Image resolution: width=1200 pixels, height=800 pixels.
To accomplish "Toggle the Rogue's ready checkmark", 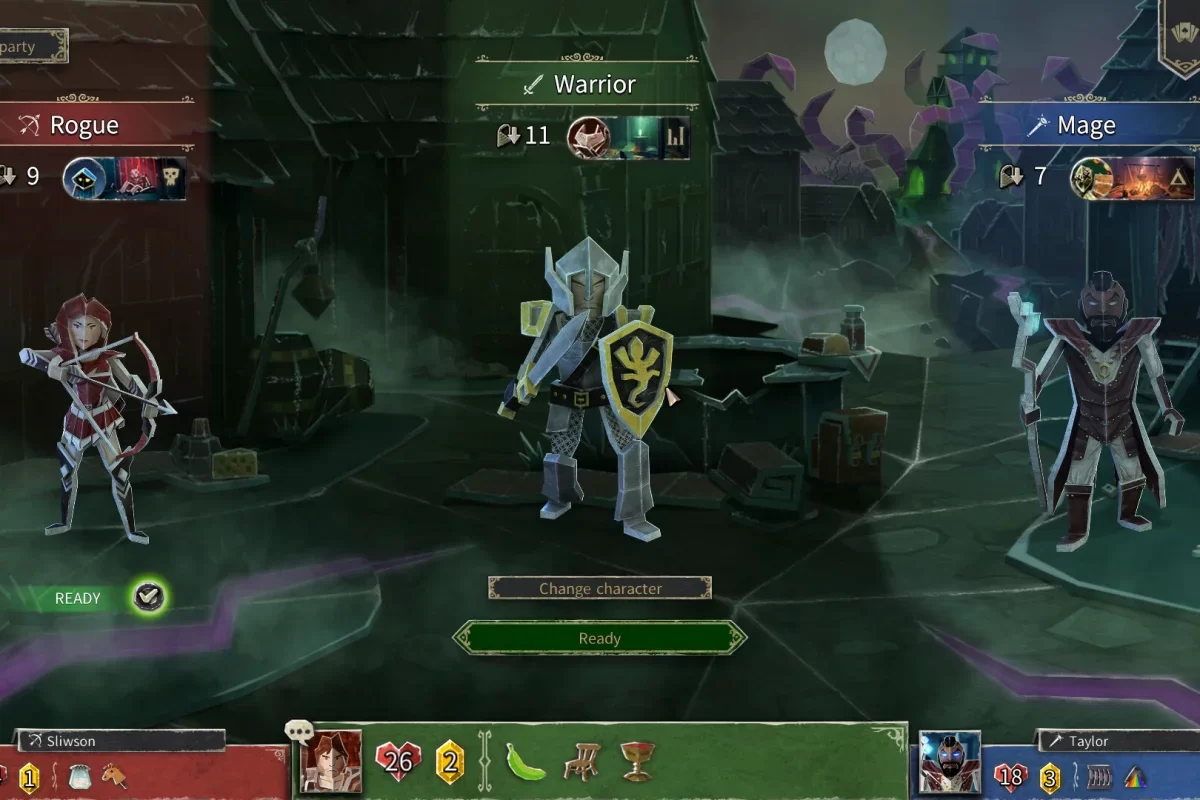I will (149, 598).
